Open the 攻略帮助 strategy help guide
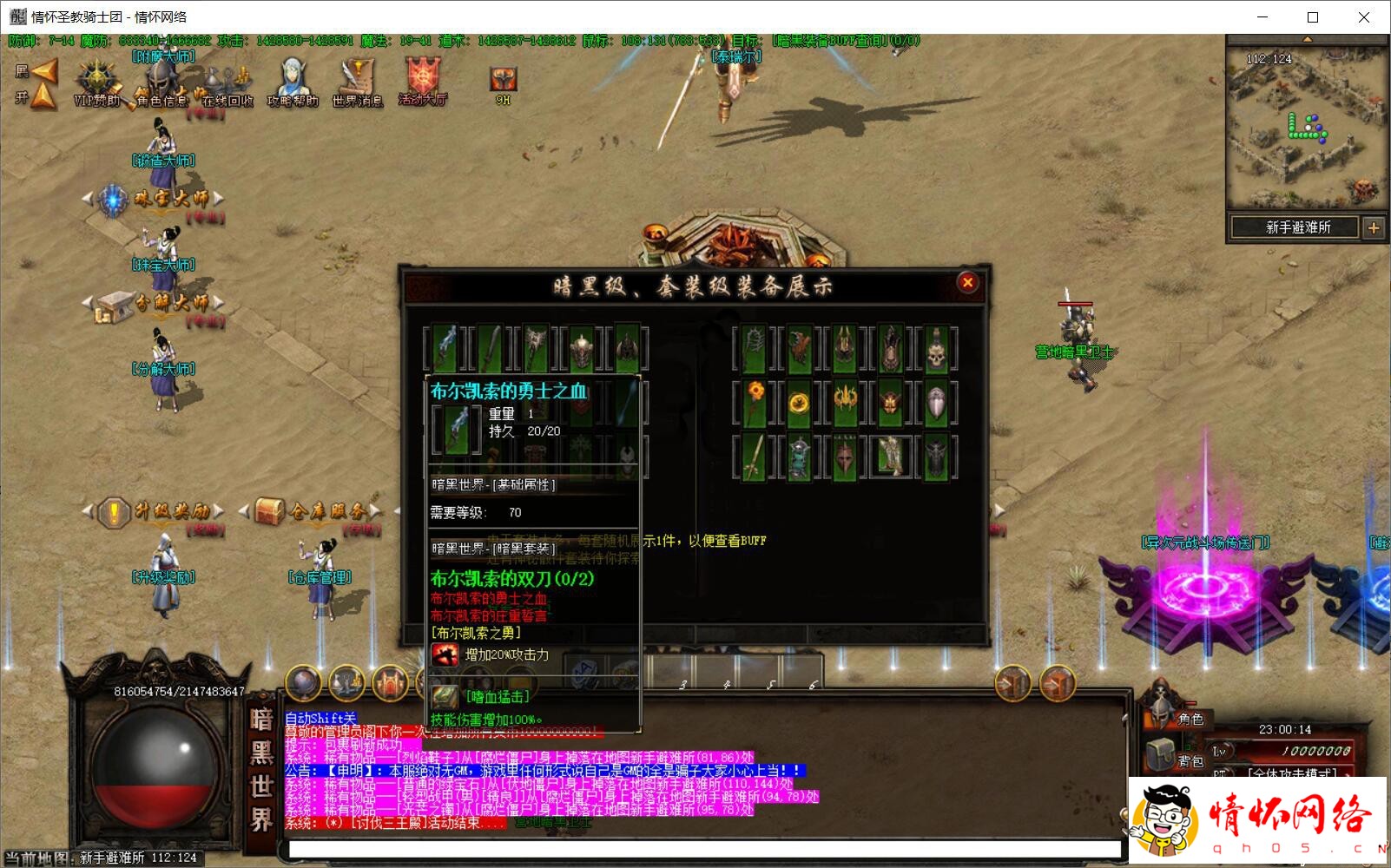This screenshot has height=868, width=1391. click(292, 82)
